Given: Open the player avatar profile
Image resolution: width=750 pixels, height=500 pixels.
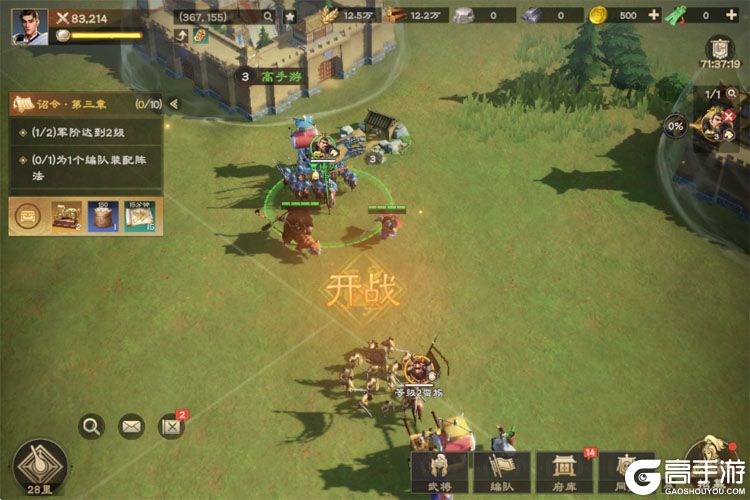Looking at the screenshot, I should point(29,27).
